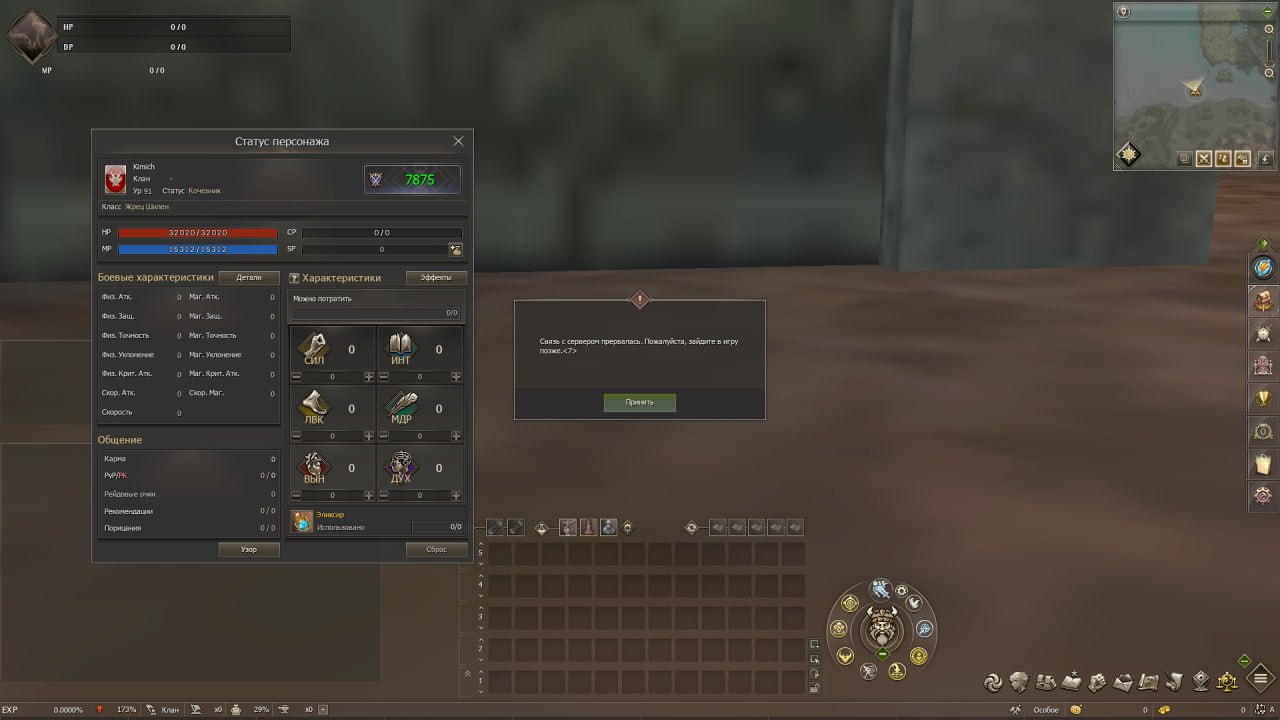Zoom in the minimap with the top magnifier

tap(1269, 30)
